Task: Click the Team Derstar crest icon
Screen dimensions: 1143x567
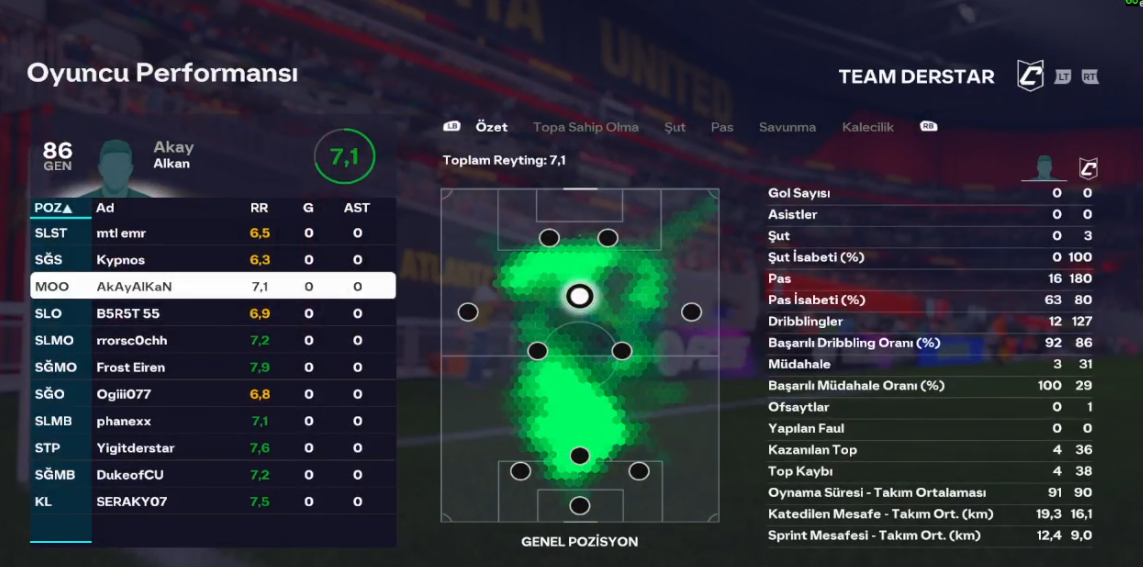Action: point(1029,76)
